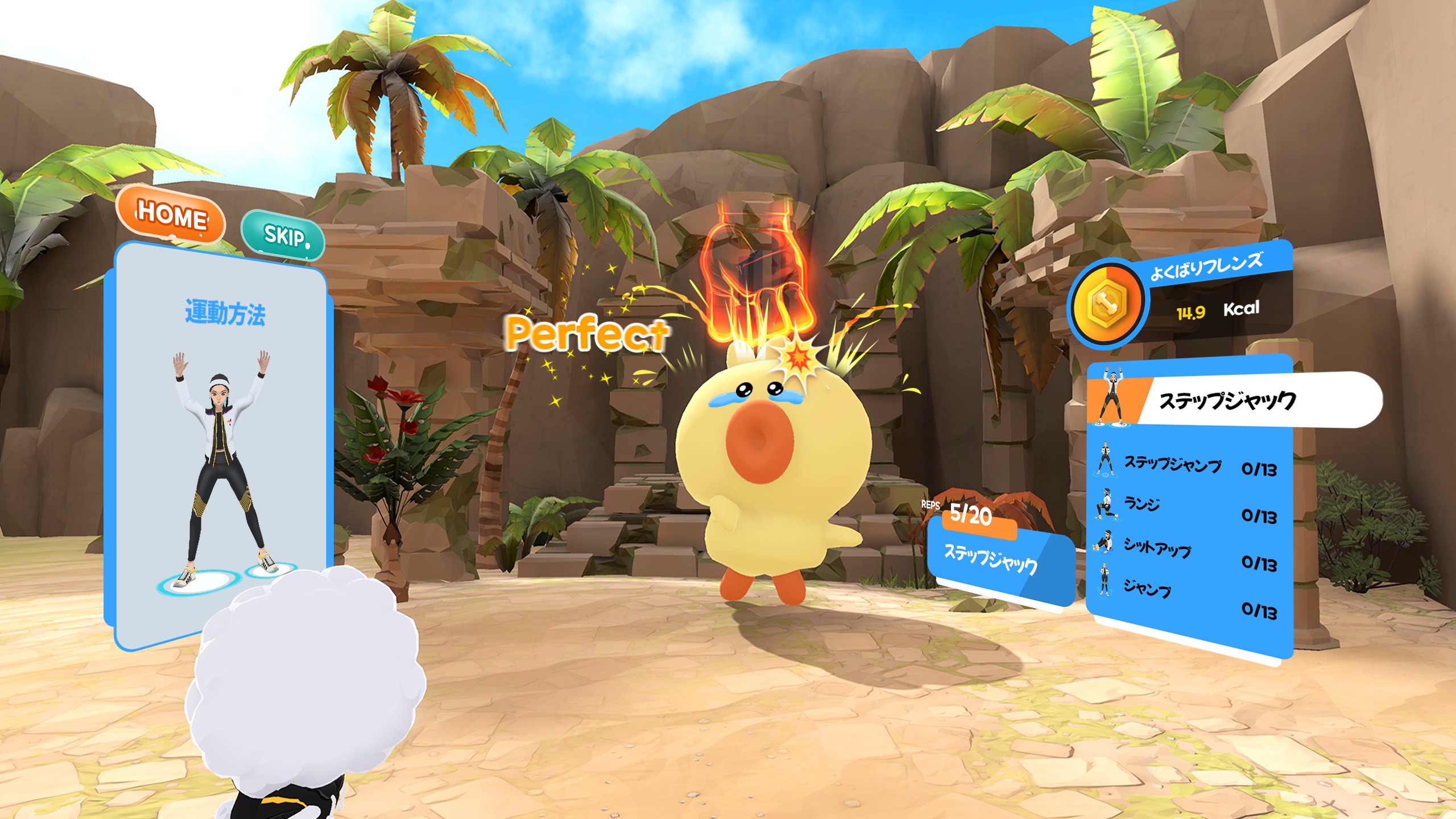This screenshot has width=1456, height=819.
Task: Select the highlighted ステップジャック exercise header
Action: pyautogui.click(x=1228, y=400)
